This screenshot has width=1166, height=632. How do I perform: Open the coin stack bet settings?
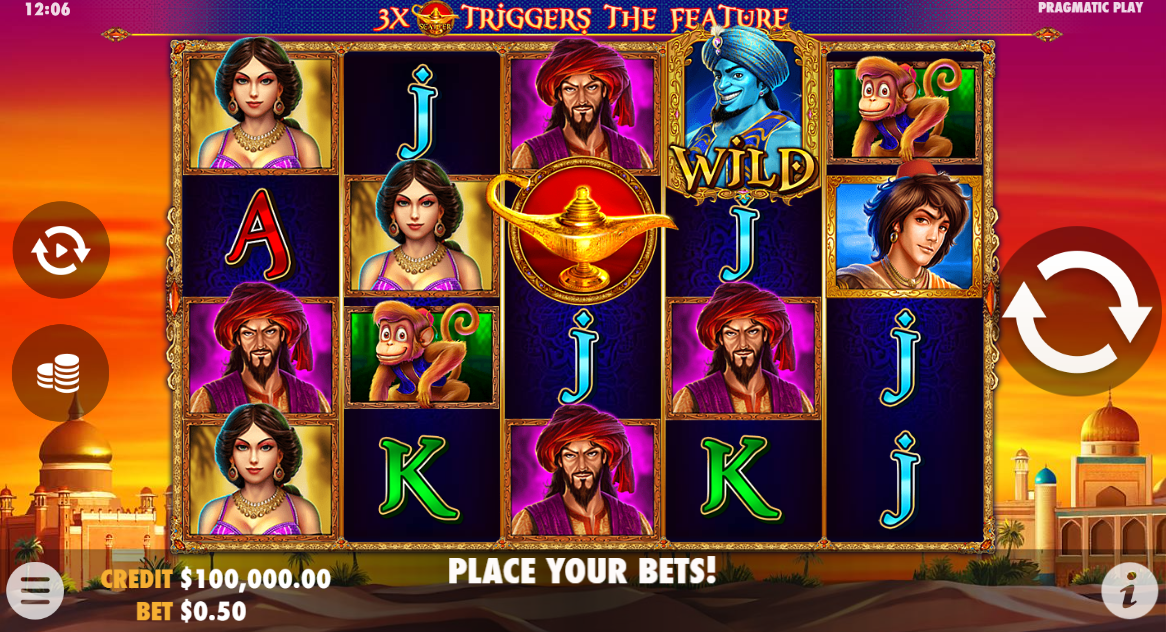coord(60,373)
